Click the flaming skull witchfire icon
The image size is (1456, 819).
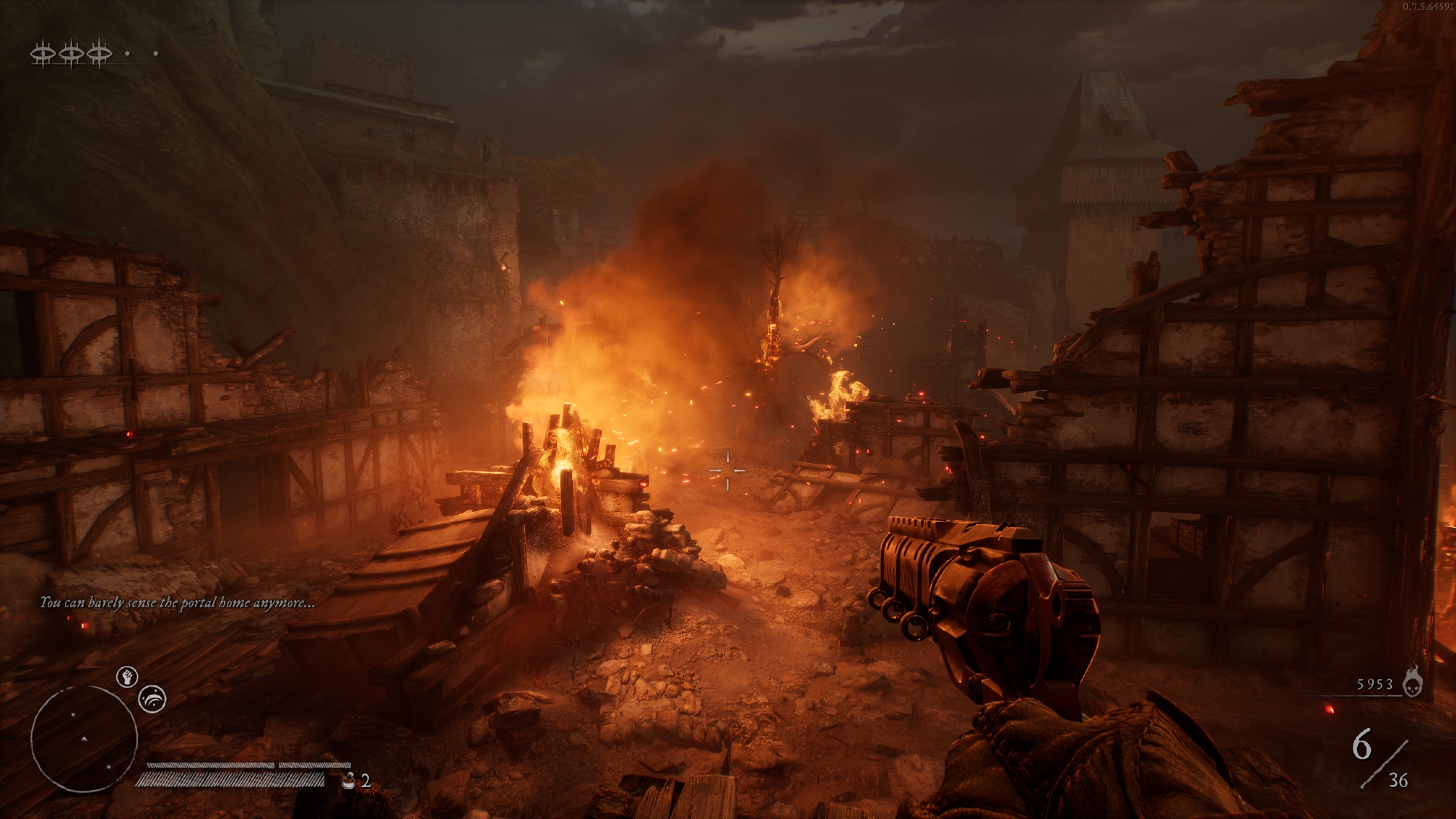tap(1412, 682)
